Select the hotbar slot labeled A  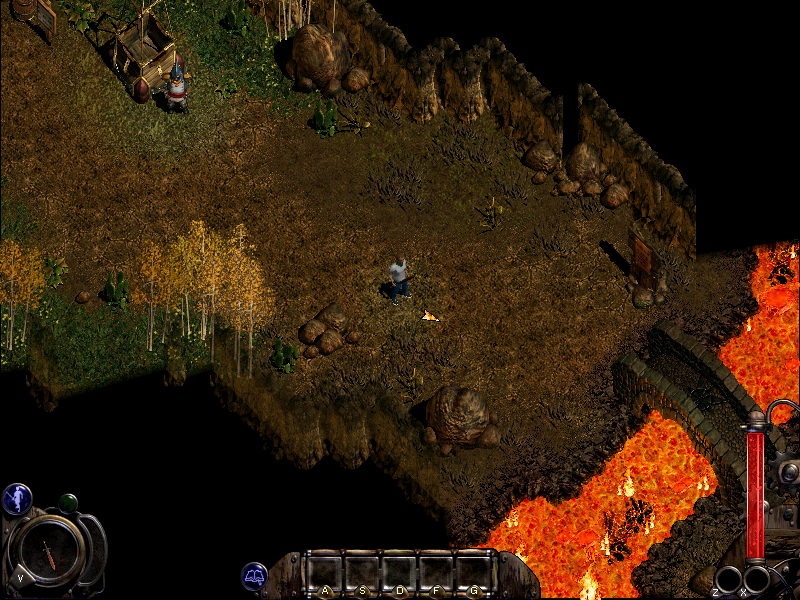click(325, 574)
